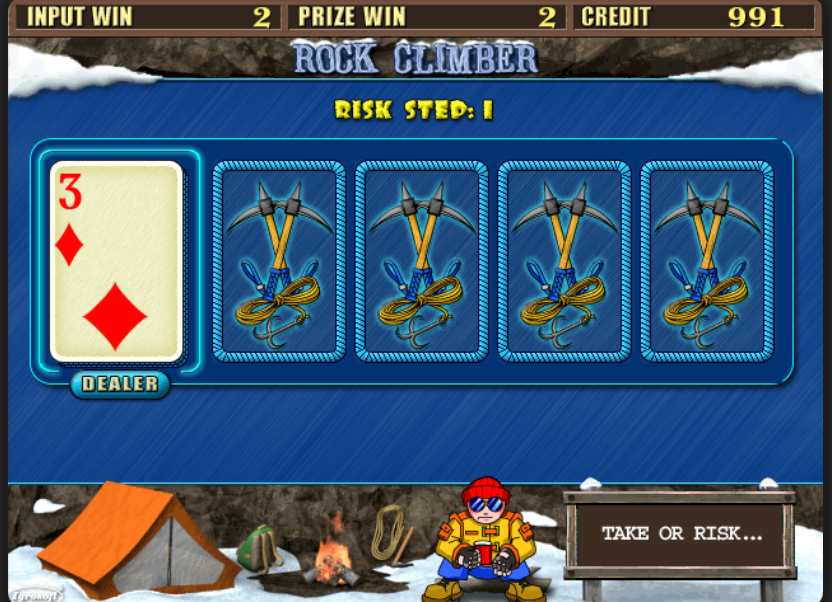Screen dimensions: 832x602
Task: Select the dealer's three of diamonds card
Action: point(116,261)
